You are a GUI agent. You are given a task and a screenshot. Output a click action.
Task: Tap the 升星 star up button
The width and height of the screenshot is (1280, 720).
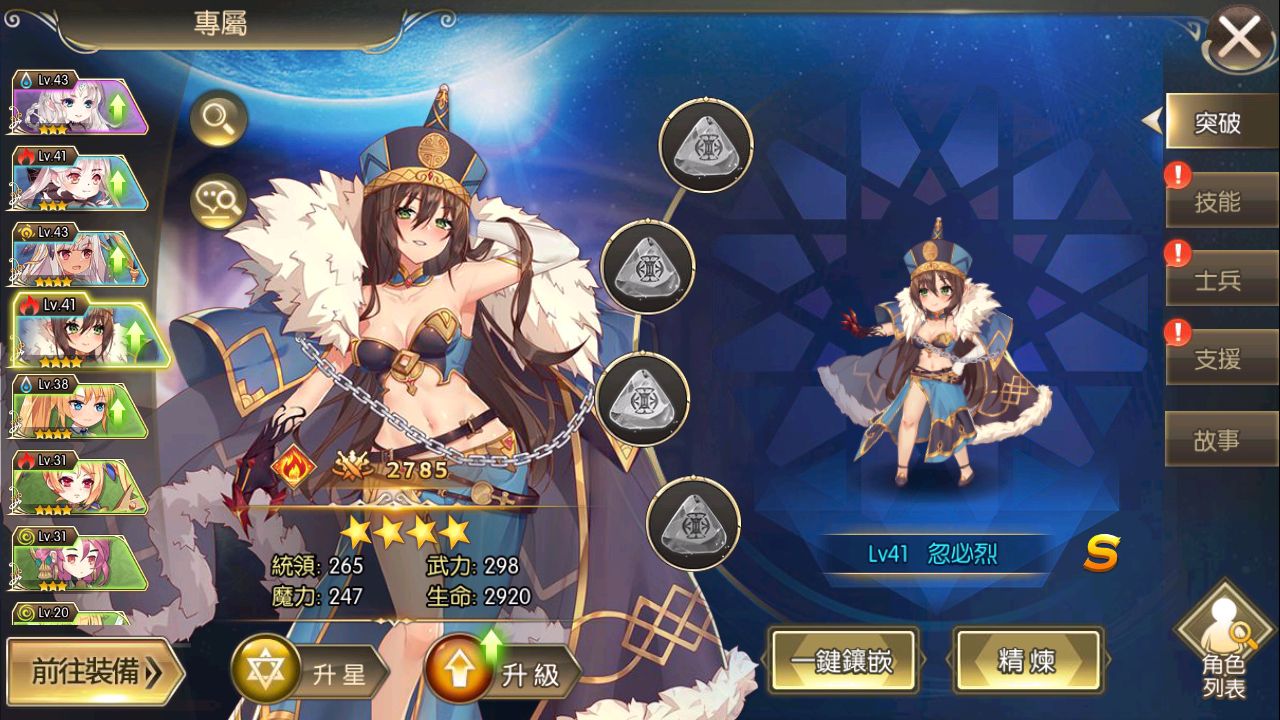311,673
